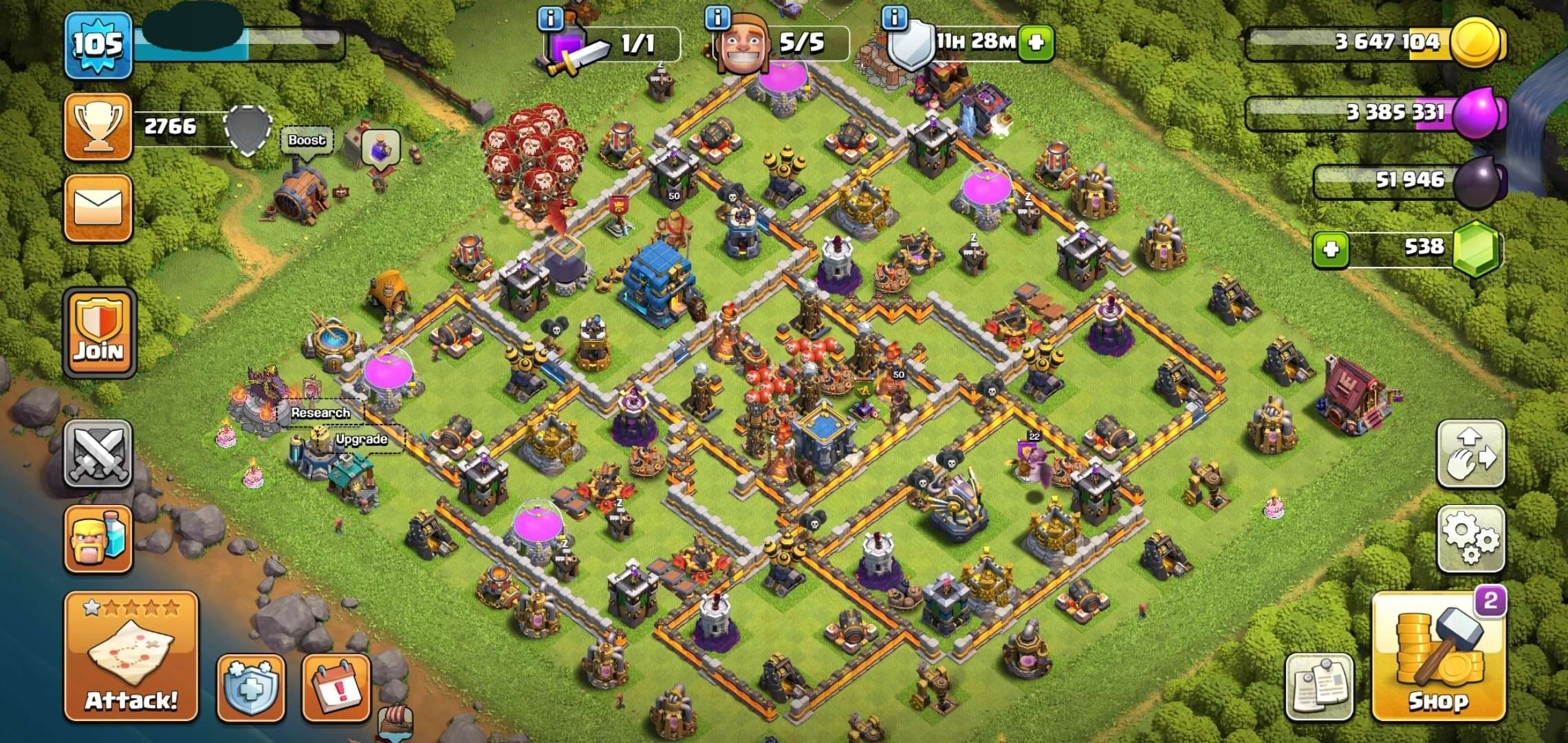The height and width of the screenshot is (743, 1568).
Task: Select the Boost label near the barrel
Action: click(x=308, y=141)
